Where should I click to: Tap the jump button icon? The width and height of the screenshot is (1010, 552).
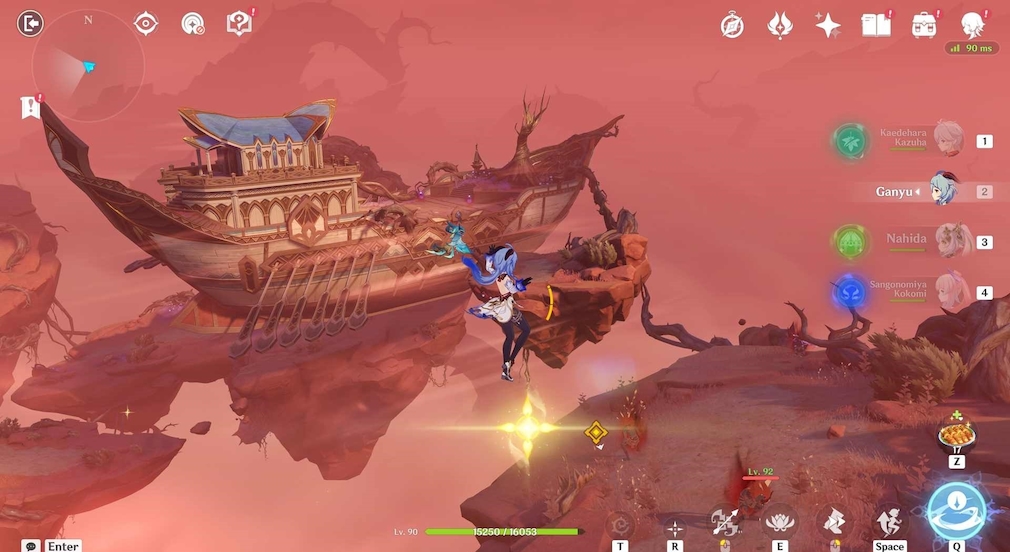pyautogui.click(x=888, y=522)
